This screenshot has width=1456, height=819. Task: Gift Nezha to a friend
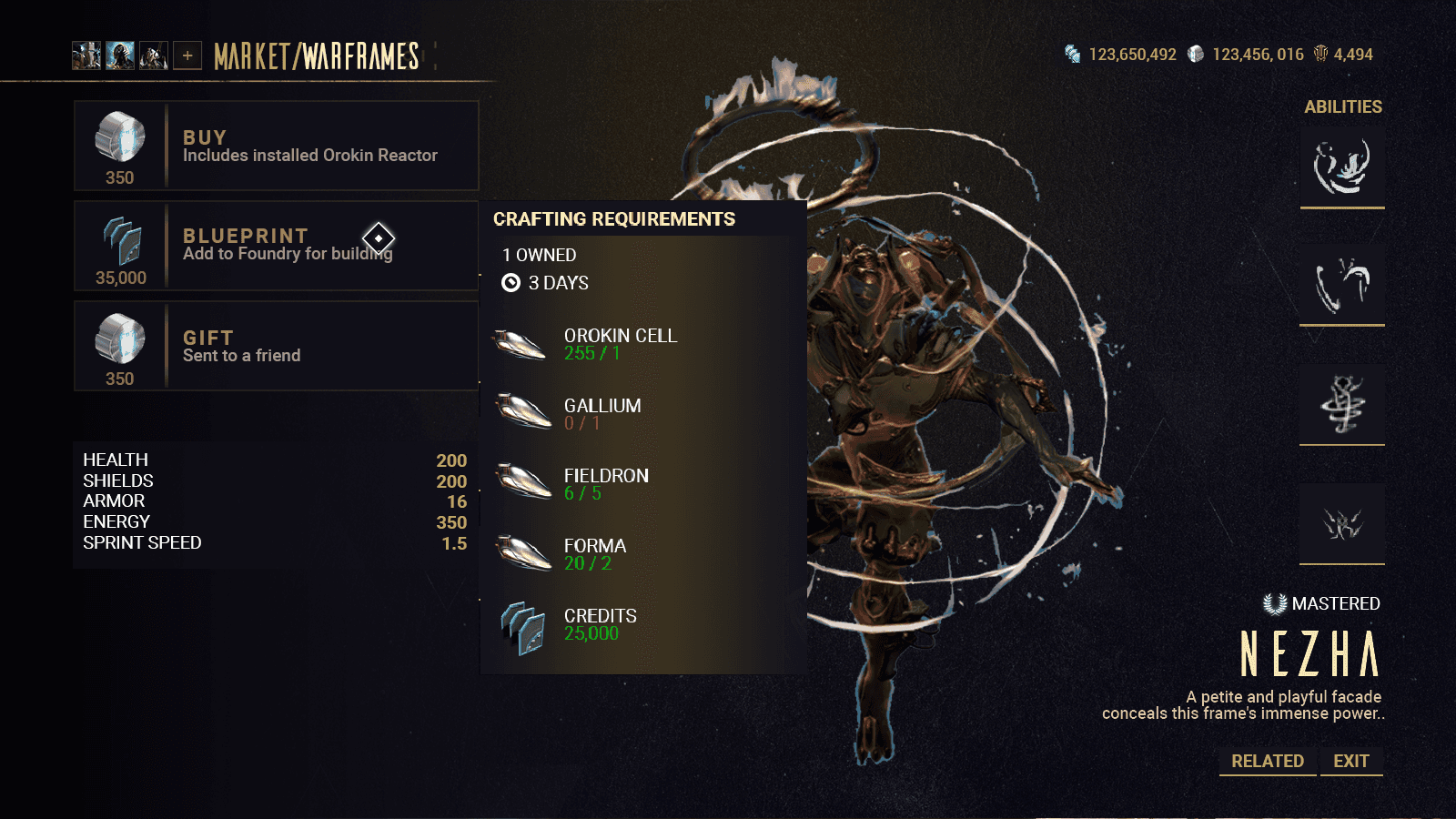pos(276,346)
